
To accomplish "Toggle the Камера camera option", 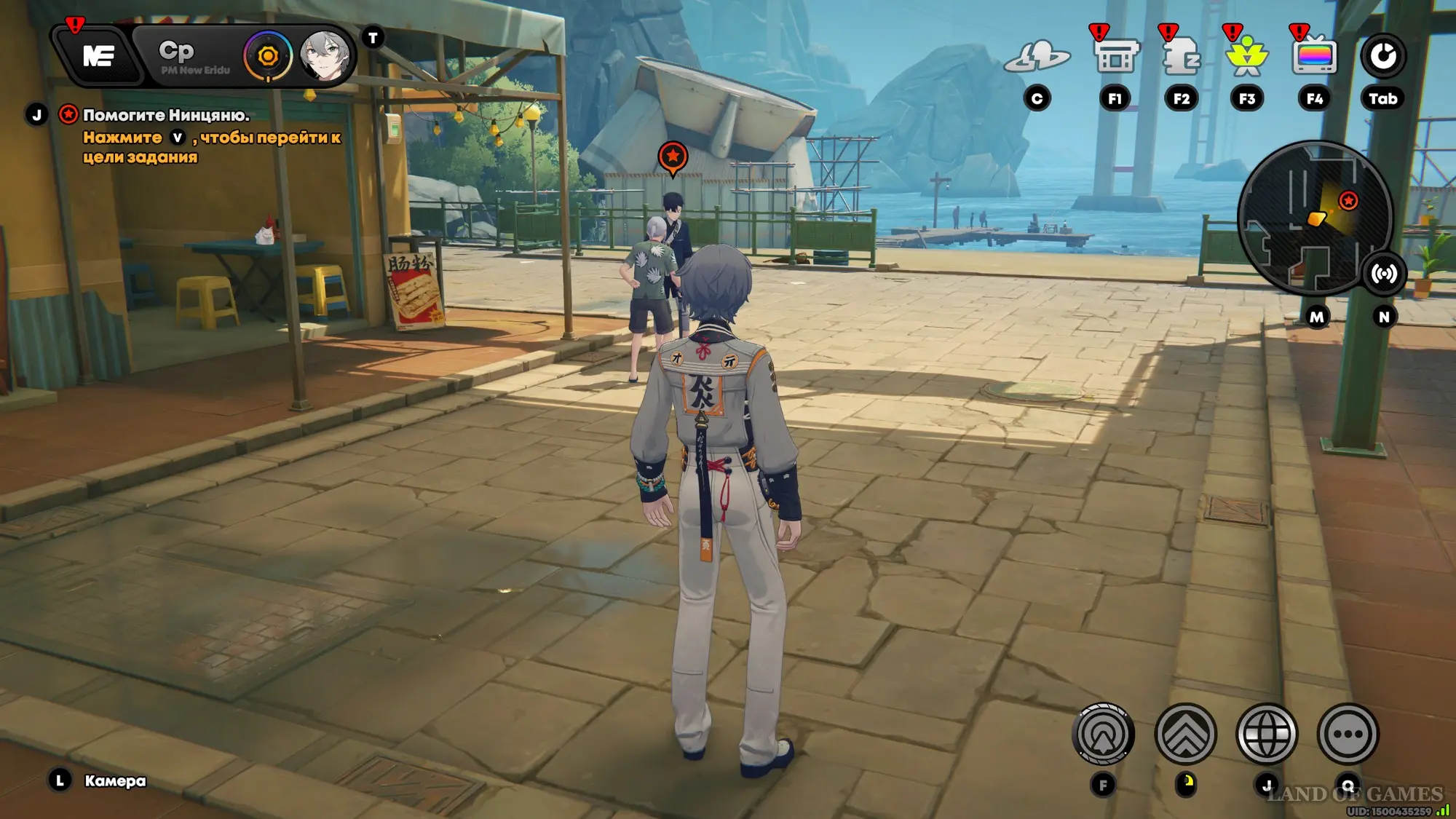I will coord(114,781).
